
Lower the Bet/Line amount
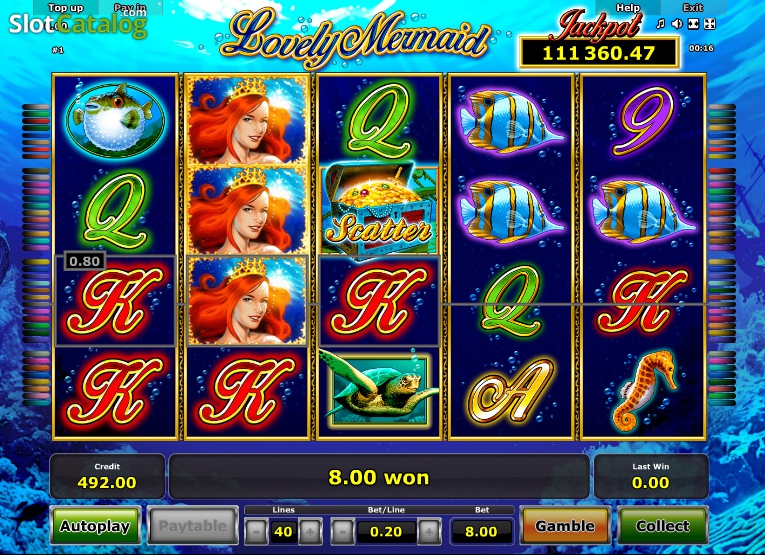coord(343,530)
